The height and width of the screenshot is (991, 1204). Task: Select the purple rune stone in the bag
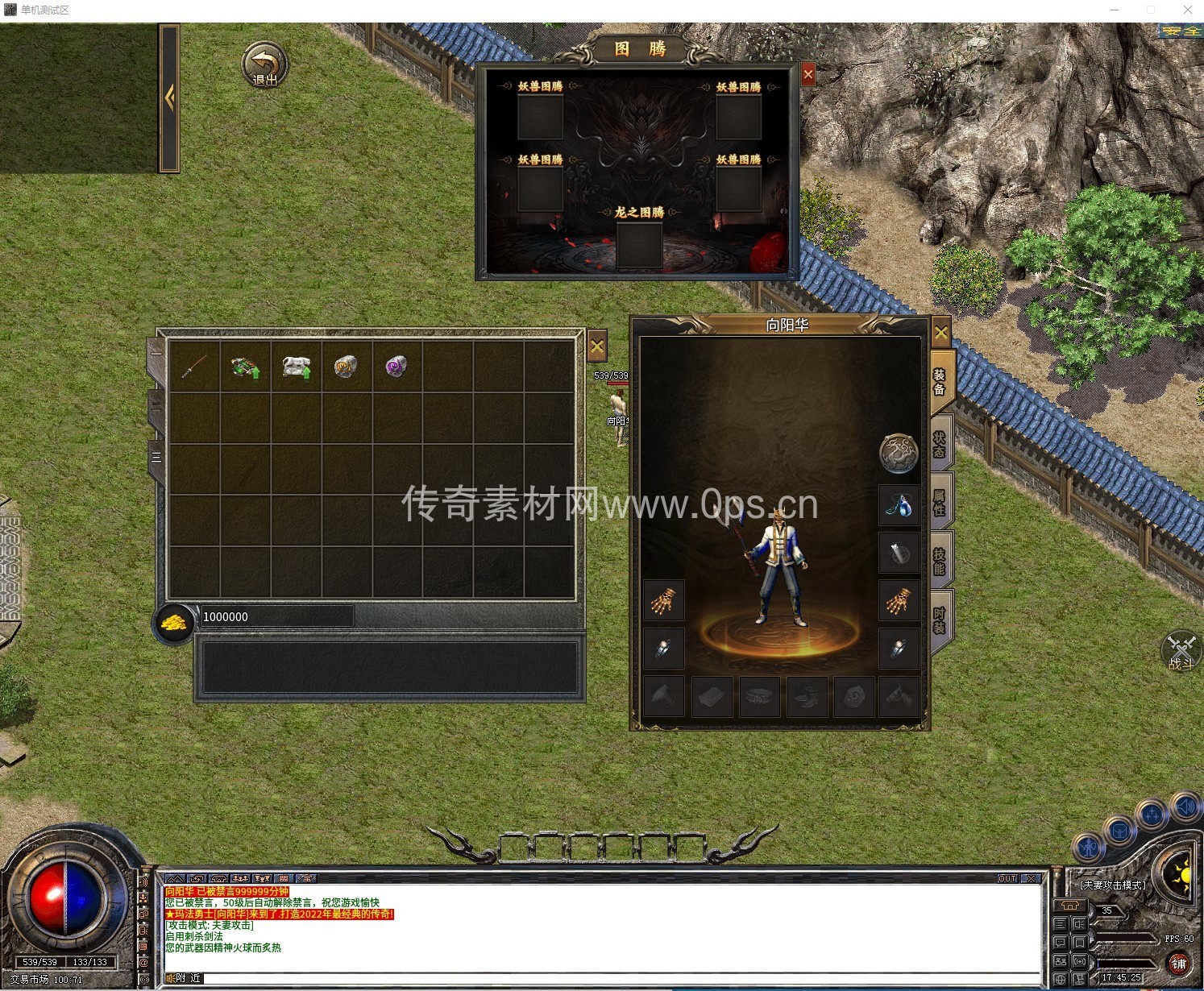coord(396,367)
